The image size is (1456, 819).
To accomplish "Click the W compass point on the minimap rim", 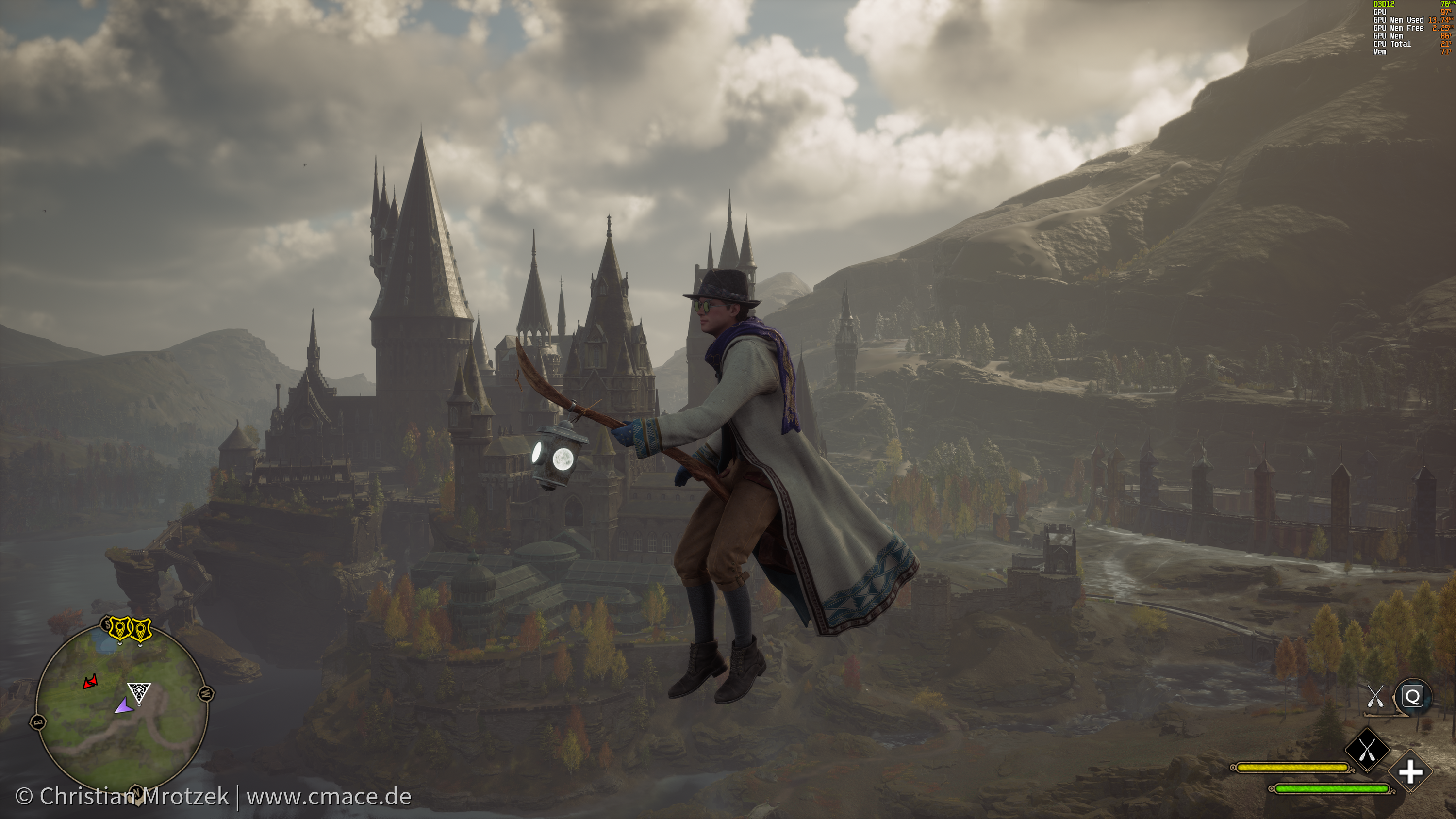I will pyautogui.click(x=206, y=692).
